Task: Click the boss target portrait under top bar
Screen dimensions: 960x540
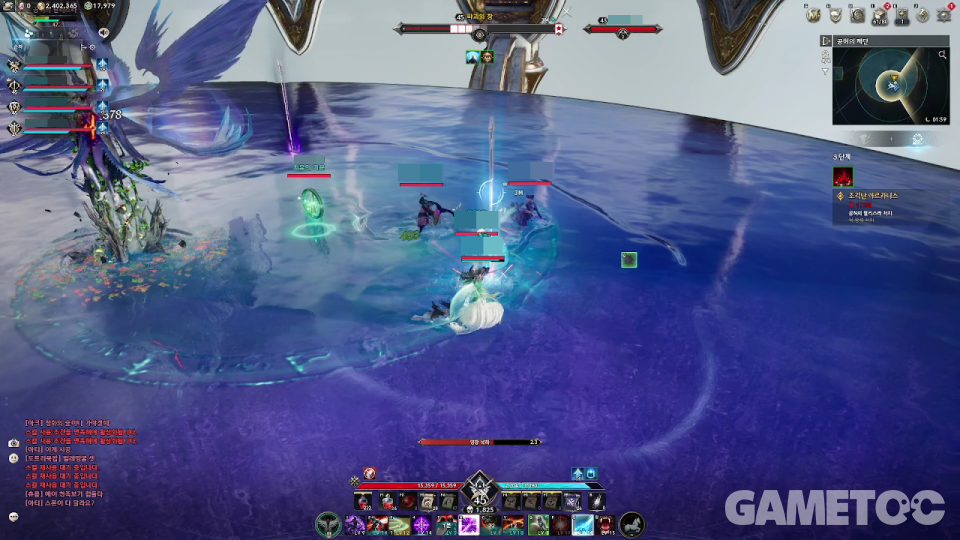Action: pyautogui.click(x=486, y=57)
